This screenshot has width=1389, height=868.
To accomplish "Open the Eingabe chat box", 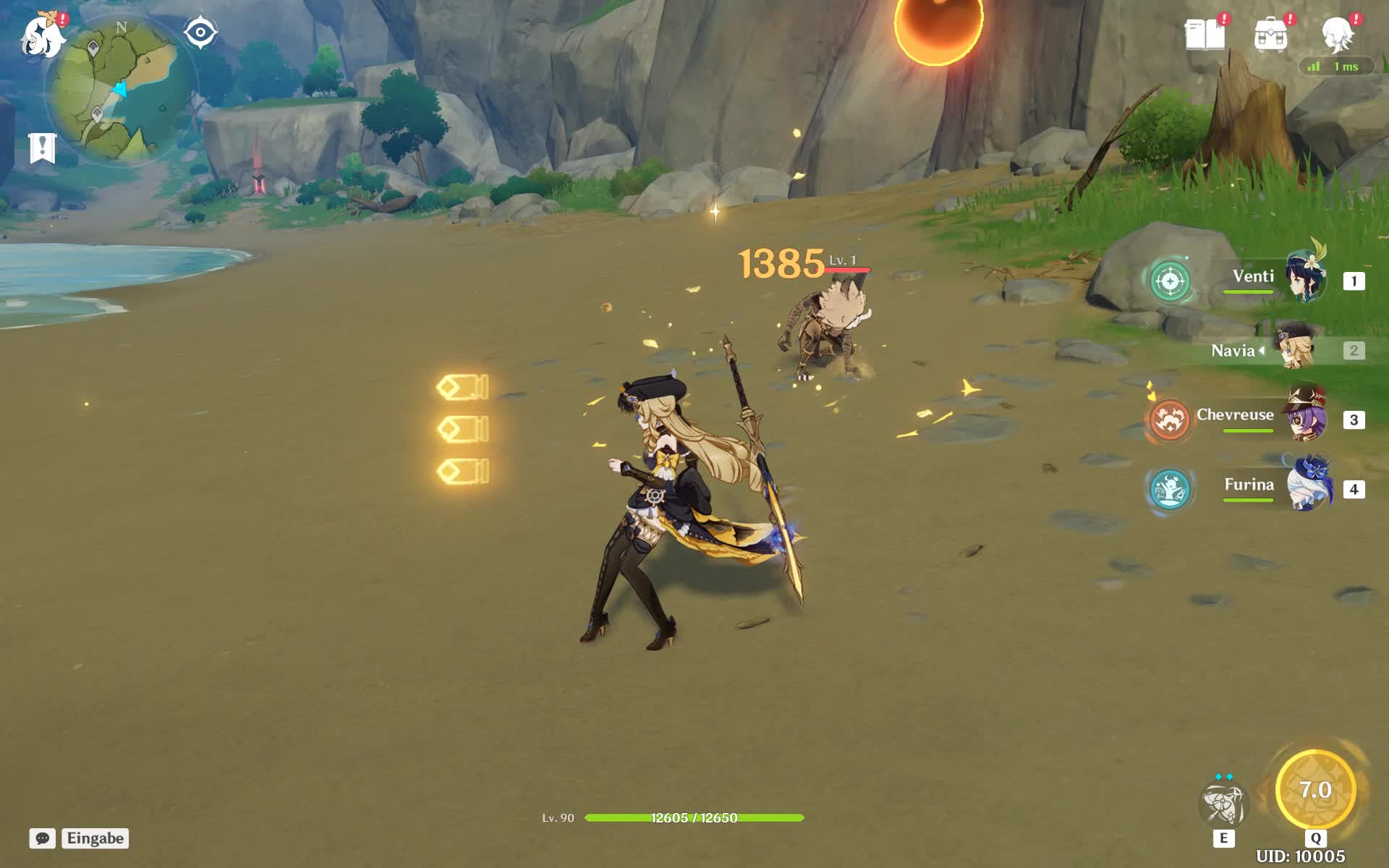I will 95,838.
